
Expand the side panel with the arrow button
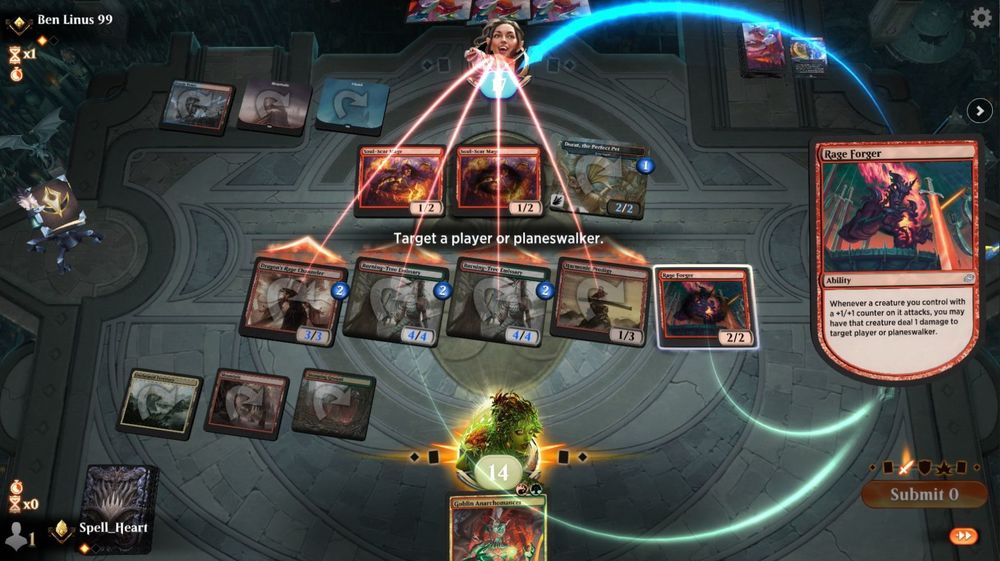click(x=977, y=111)
